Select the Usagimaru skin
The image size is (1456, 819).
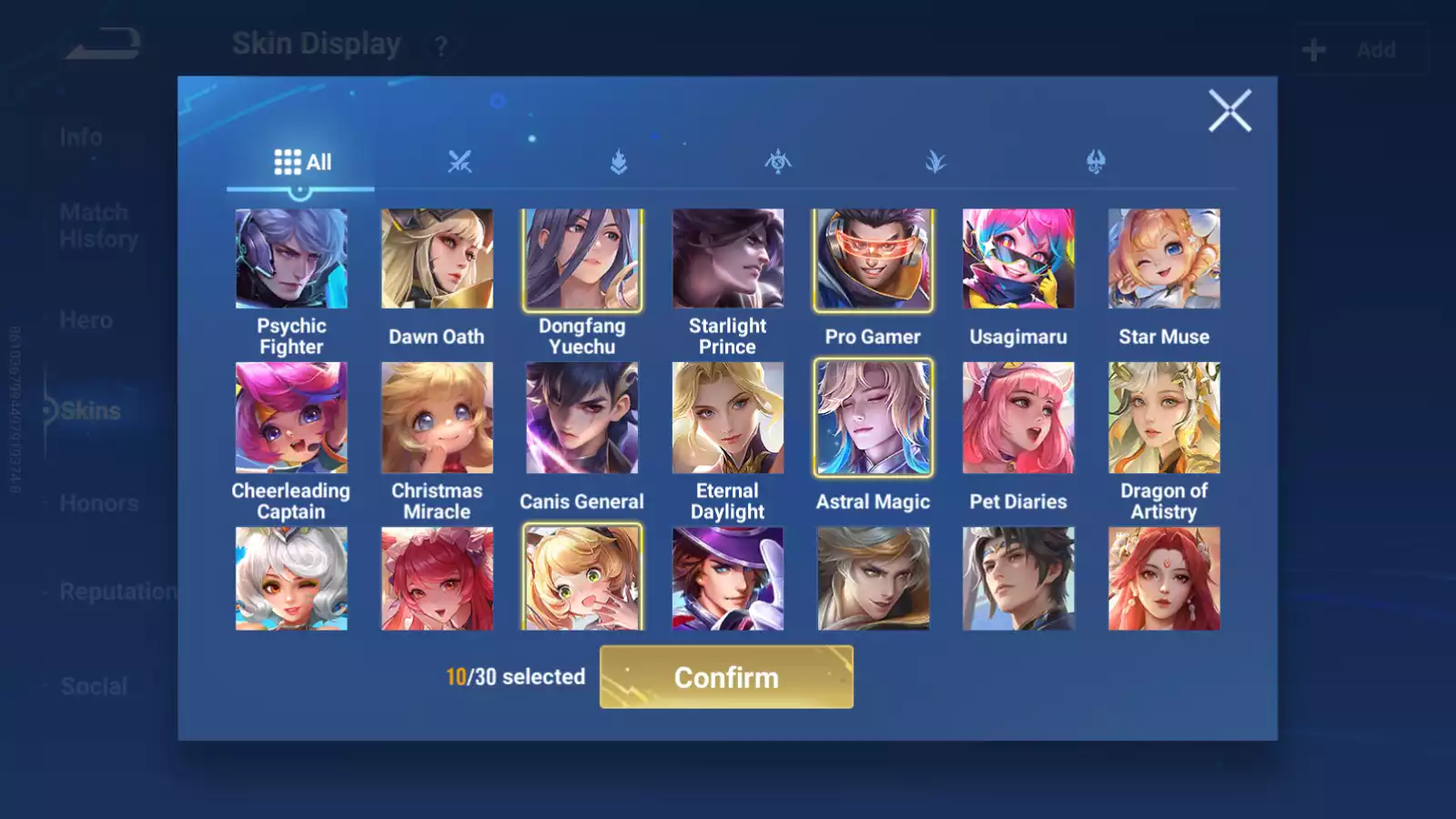[1018, 259]
